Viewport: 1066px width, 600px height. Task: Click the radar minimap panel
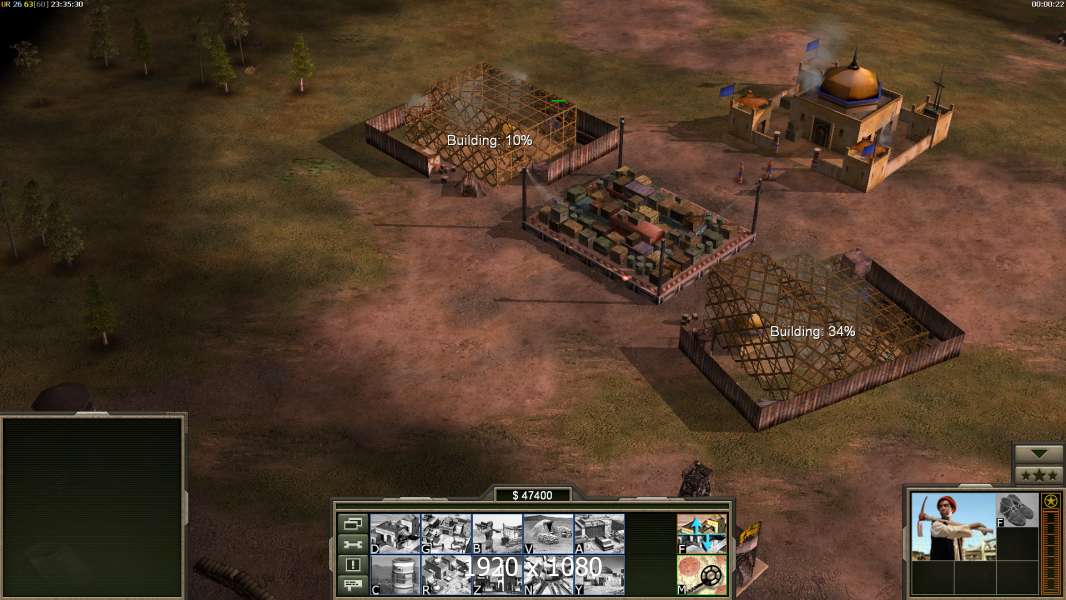[x=92, y=506]
